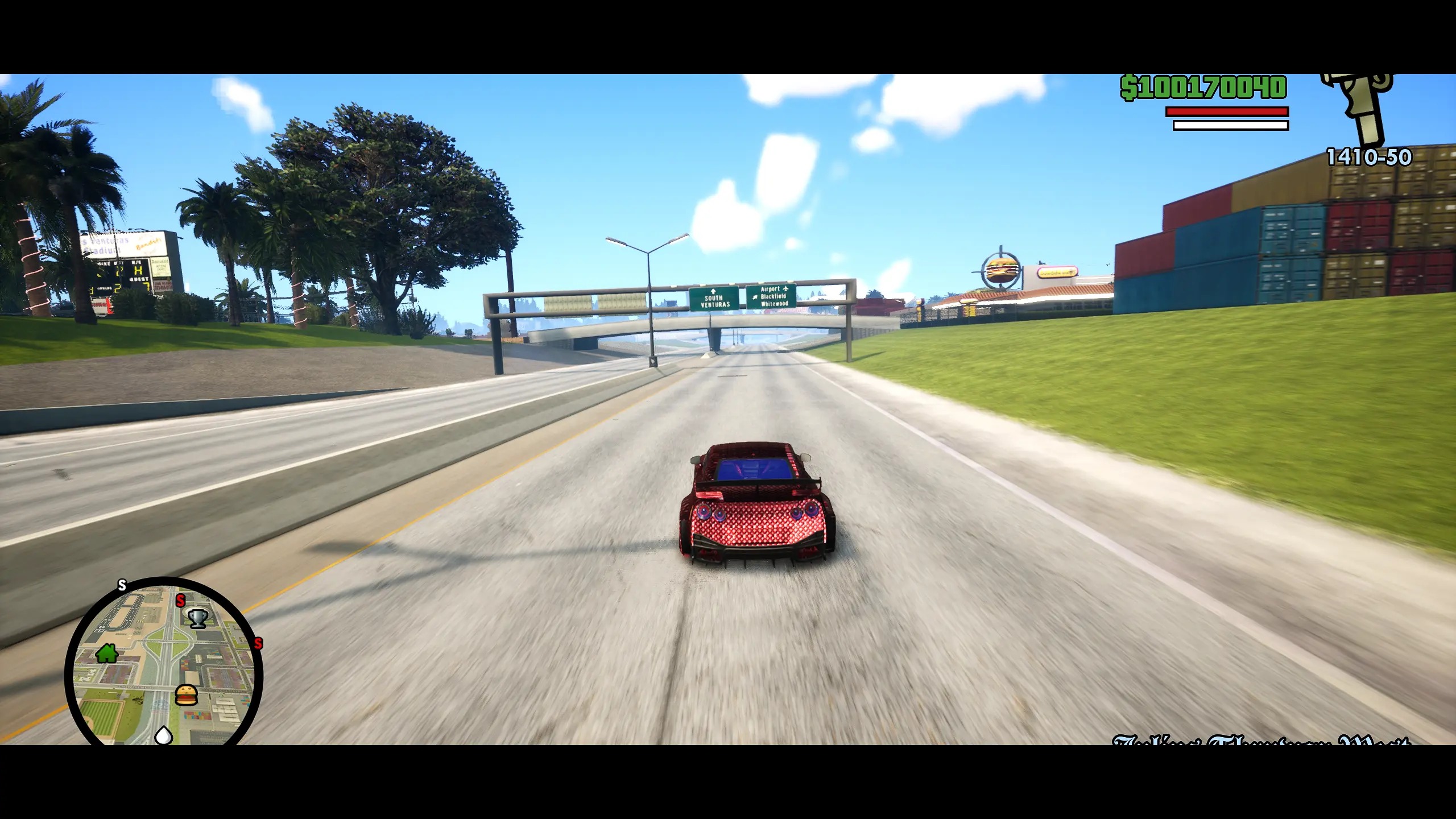The image size is (1456, 819).
Task: Select the green house marker on the radar
Action: click(107, 653)
